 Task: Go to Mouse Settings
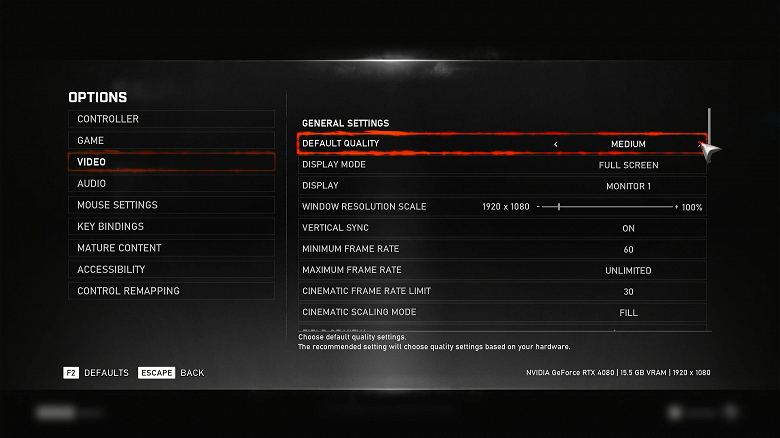170,205
